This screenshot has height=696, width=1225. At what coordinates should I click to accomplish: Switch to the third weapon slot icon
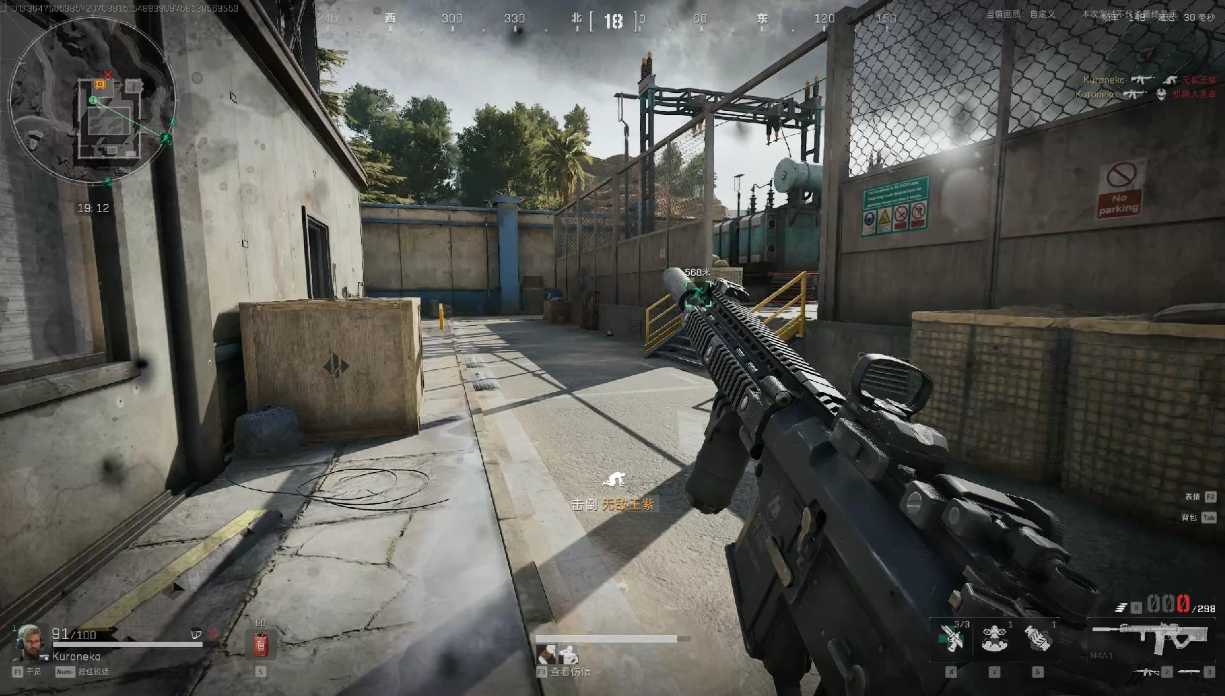[x=1190, y=672]
